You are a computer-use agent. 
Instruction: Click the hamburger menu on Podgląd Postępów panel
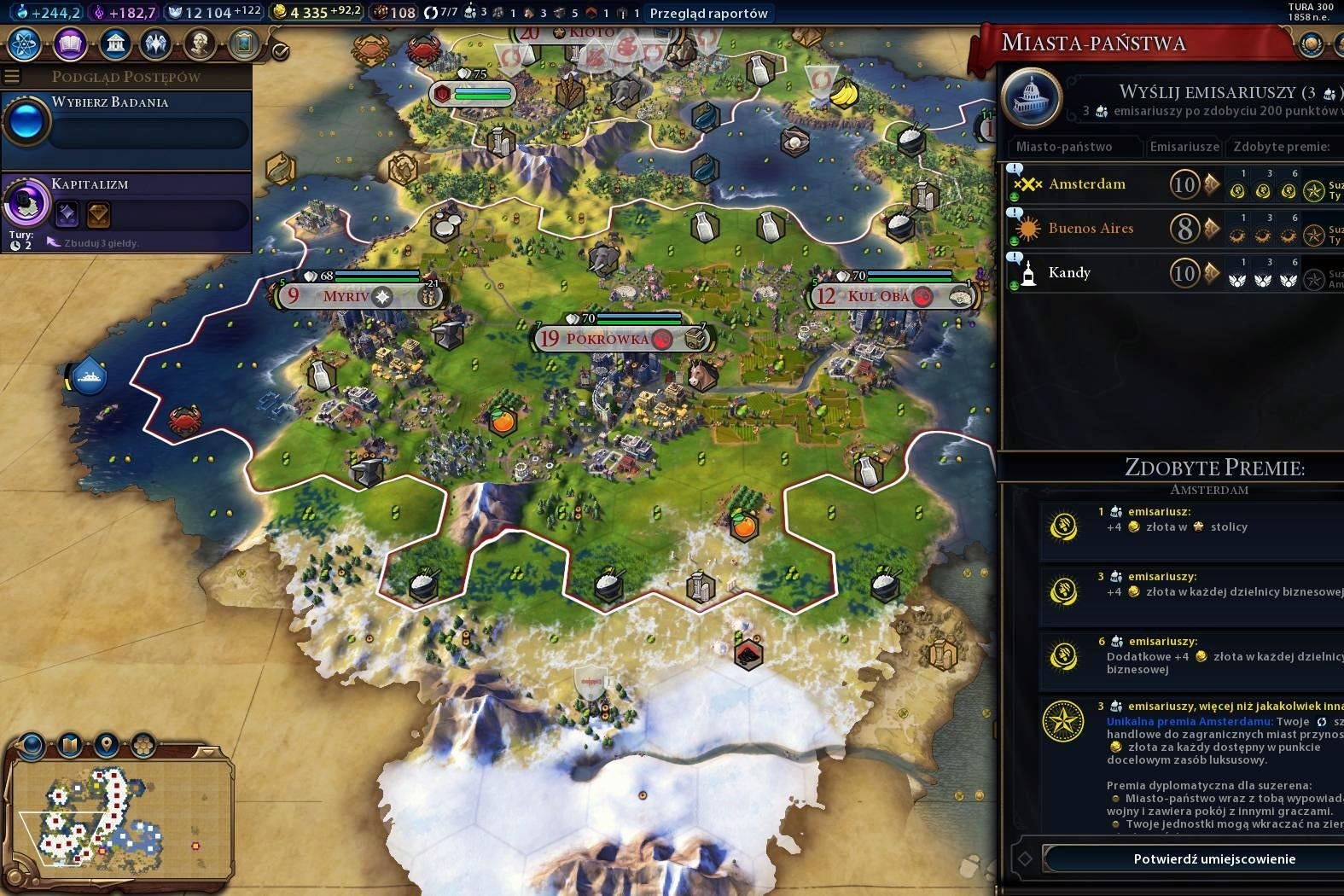[x=11, y=76]
